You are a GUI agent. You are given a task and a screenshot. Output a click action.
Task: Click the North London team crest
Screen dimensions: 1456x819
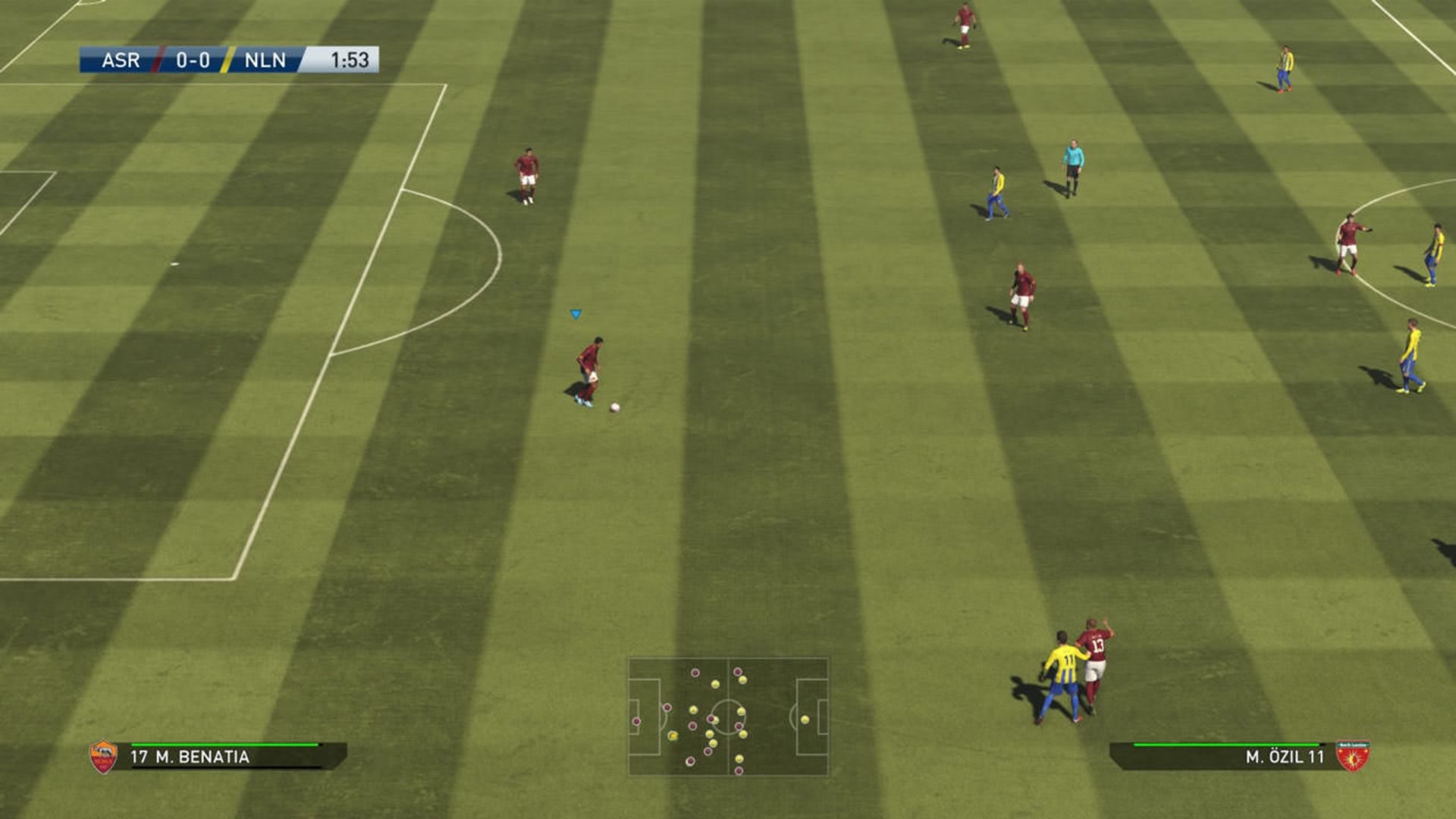pos(1352,756)
